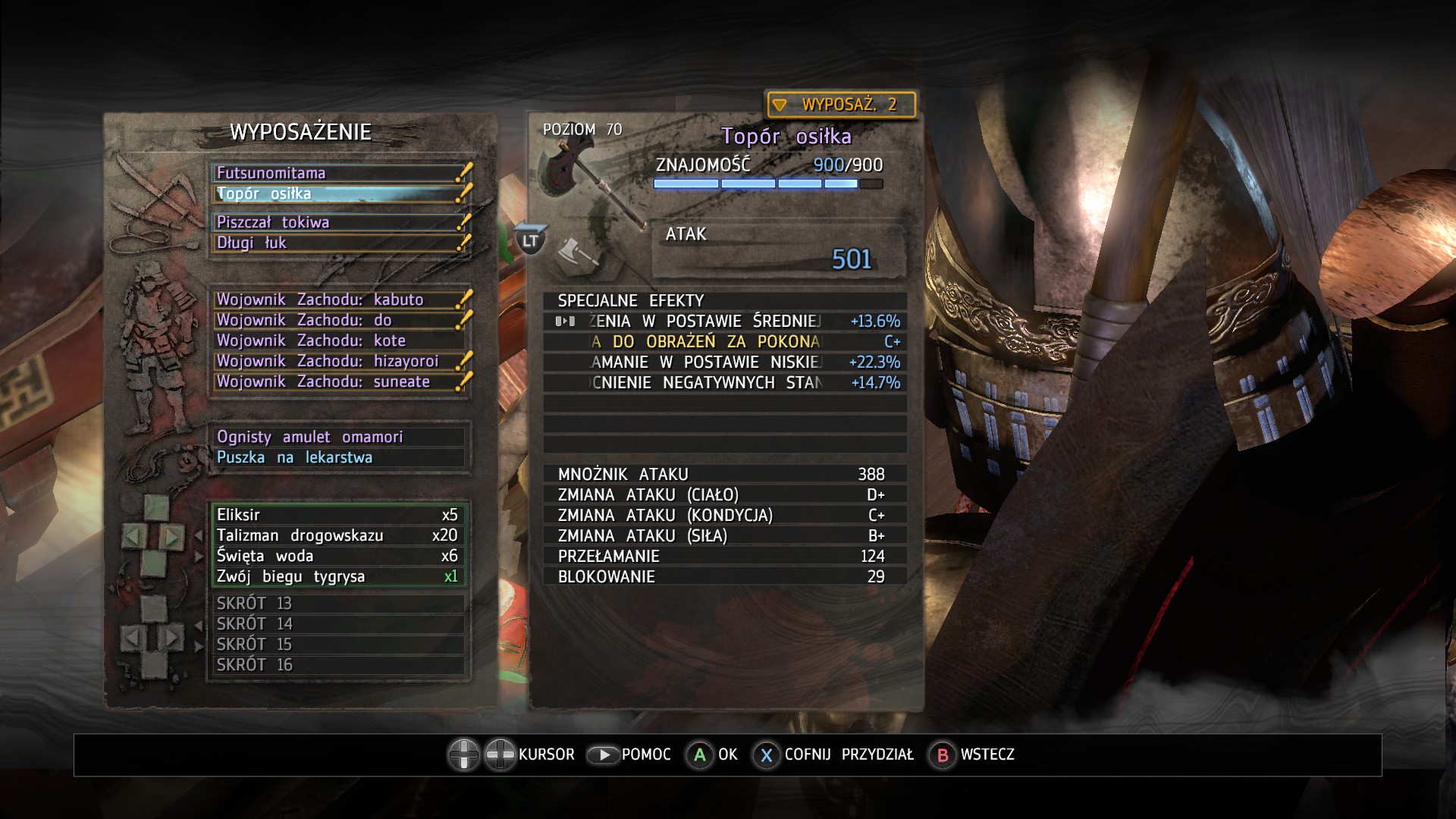The image size is (1456, 819).
Task: Pick the Zwój biegu tygrysa shortcut
Action: (x=338, y=576)
